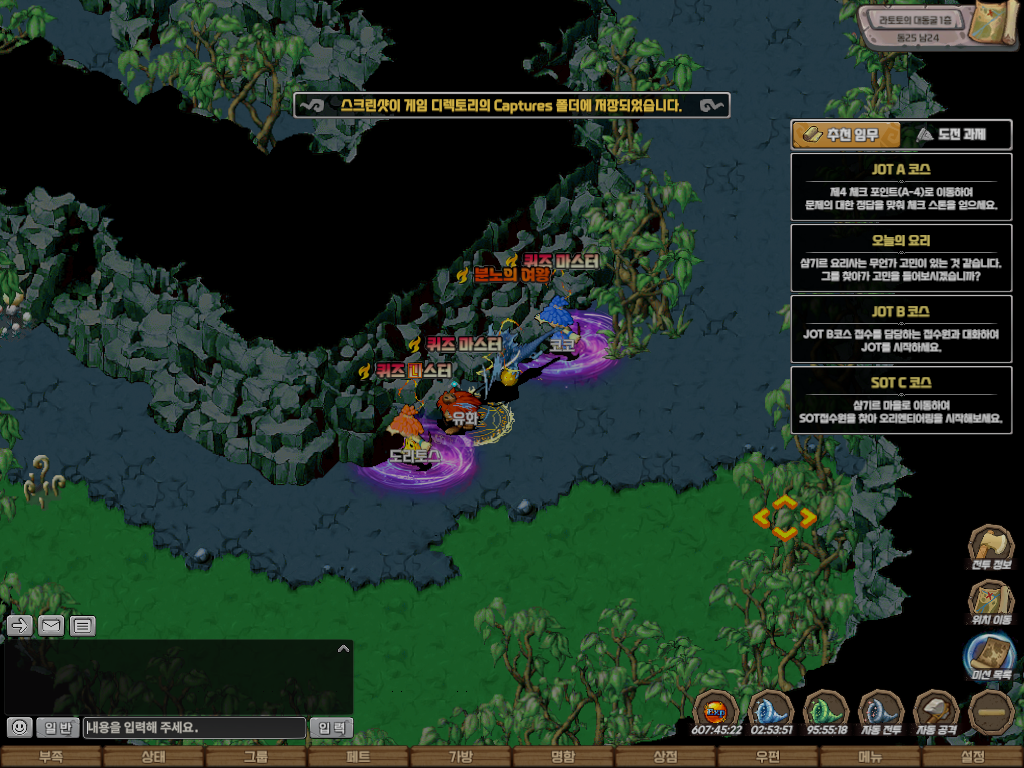Click the 입력 chat send button
This screenshot has height=768, width=1024.
coord(331,727)
